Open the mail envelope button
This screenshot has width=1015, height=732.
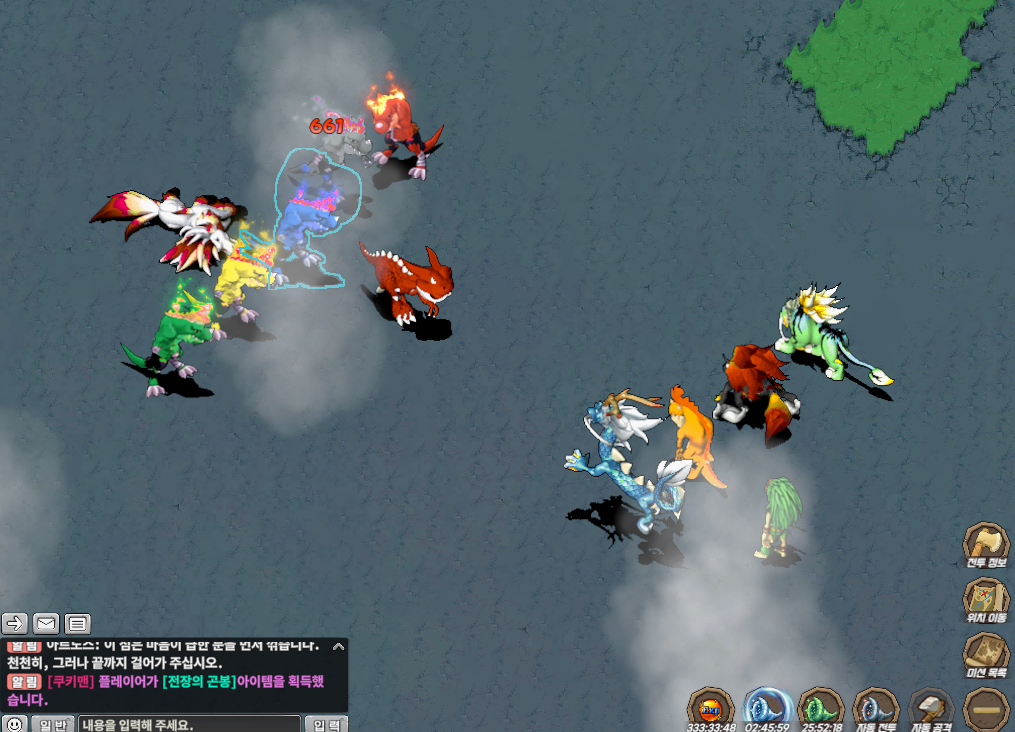click(x=46, y=624)
